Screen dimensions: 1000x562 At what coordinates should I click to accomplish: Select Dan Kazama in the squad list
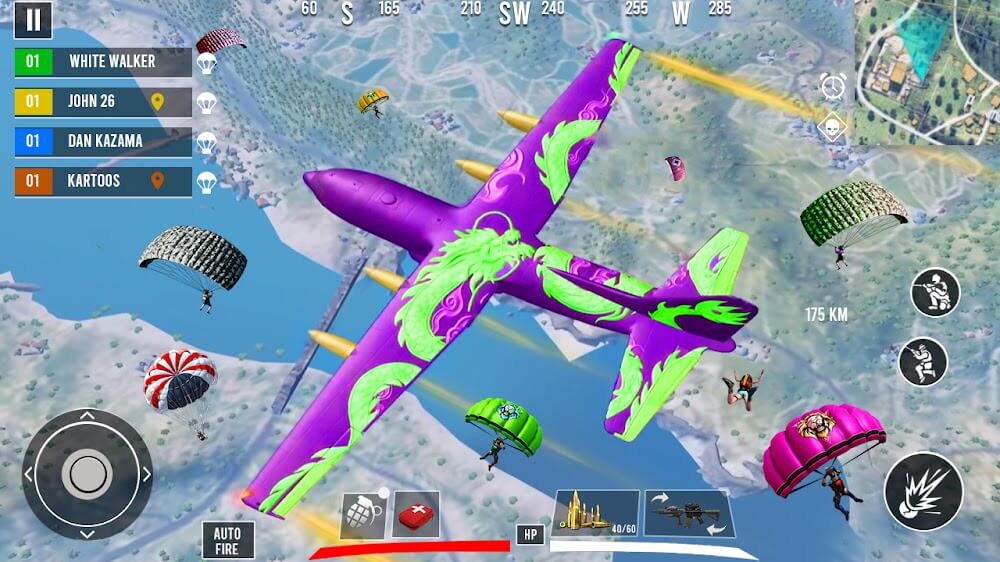[x=103, y=142]
